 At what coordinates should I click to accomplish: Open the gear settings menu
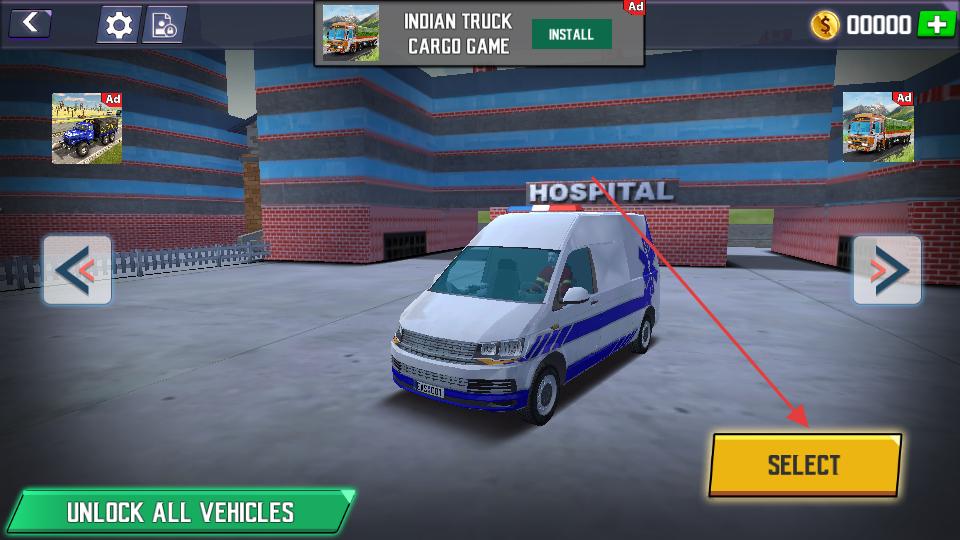119,25
